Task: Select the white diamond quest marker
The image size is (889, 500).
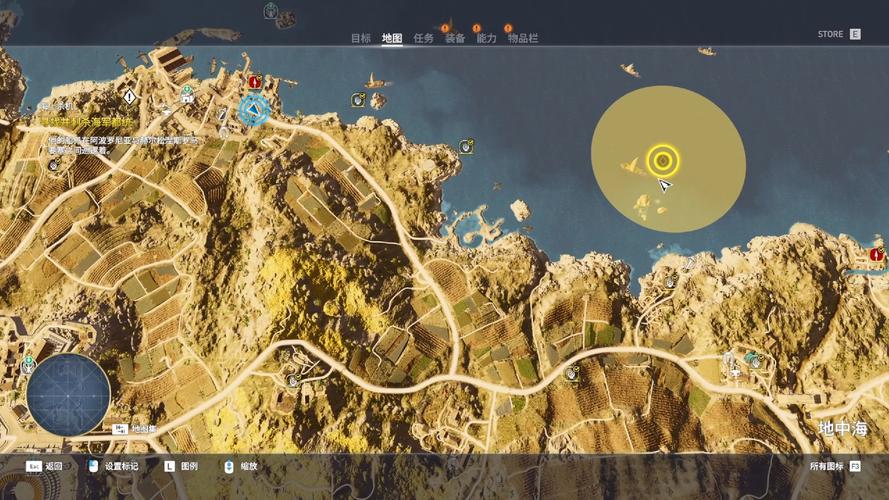Action: (129, 96)
